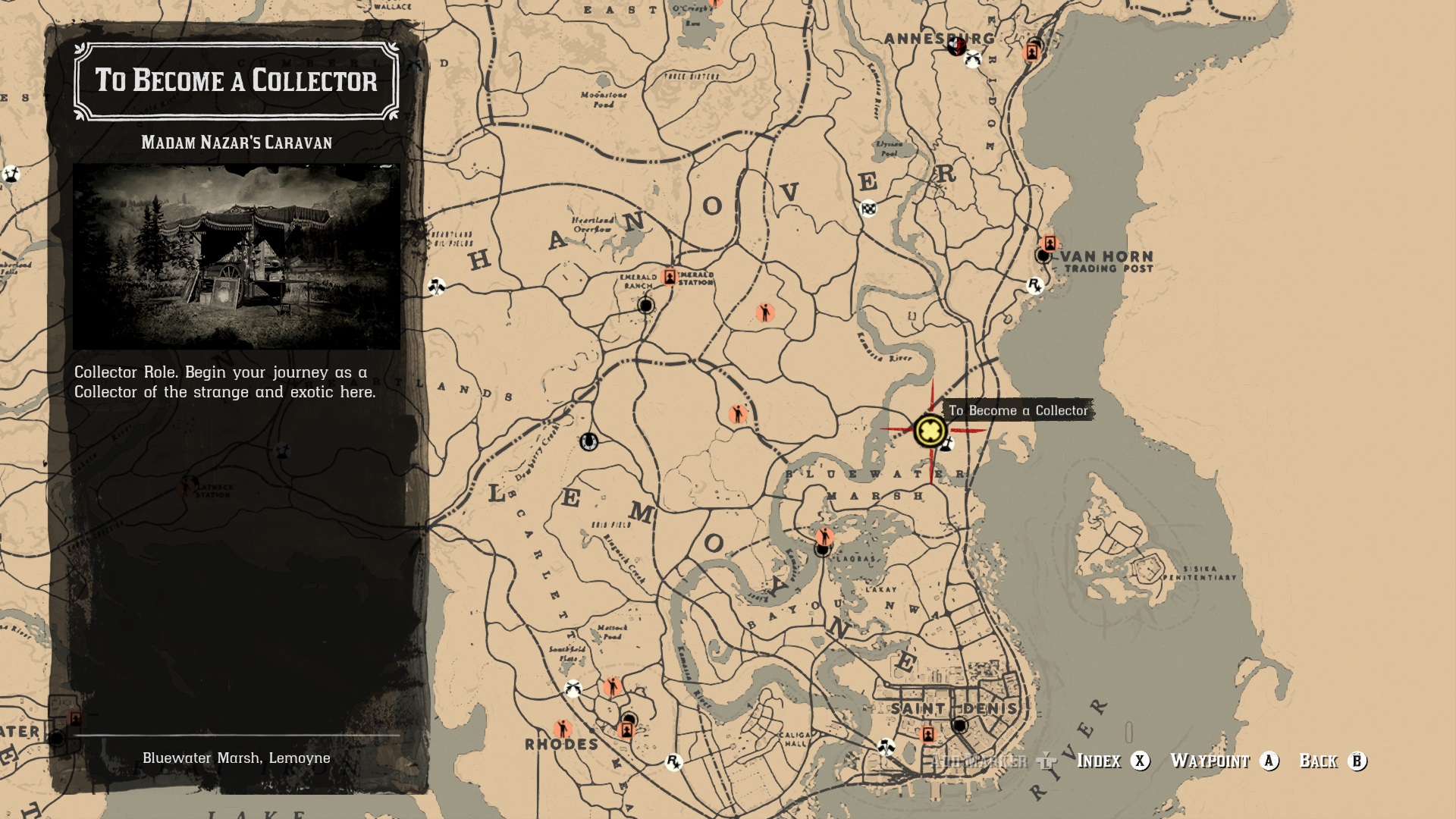Click Madam Nazar's Caravan preview image
The width and height of the screenshot is (1456, 819).
pos(237,257)
